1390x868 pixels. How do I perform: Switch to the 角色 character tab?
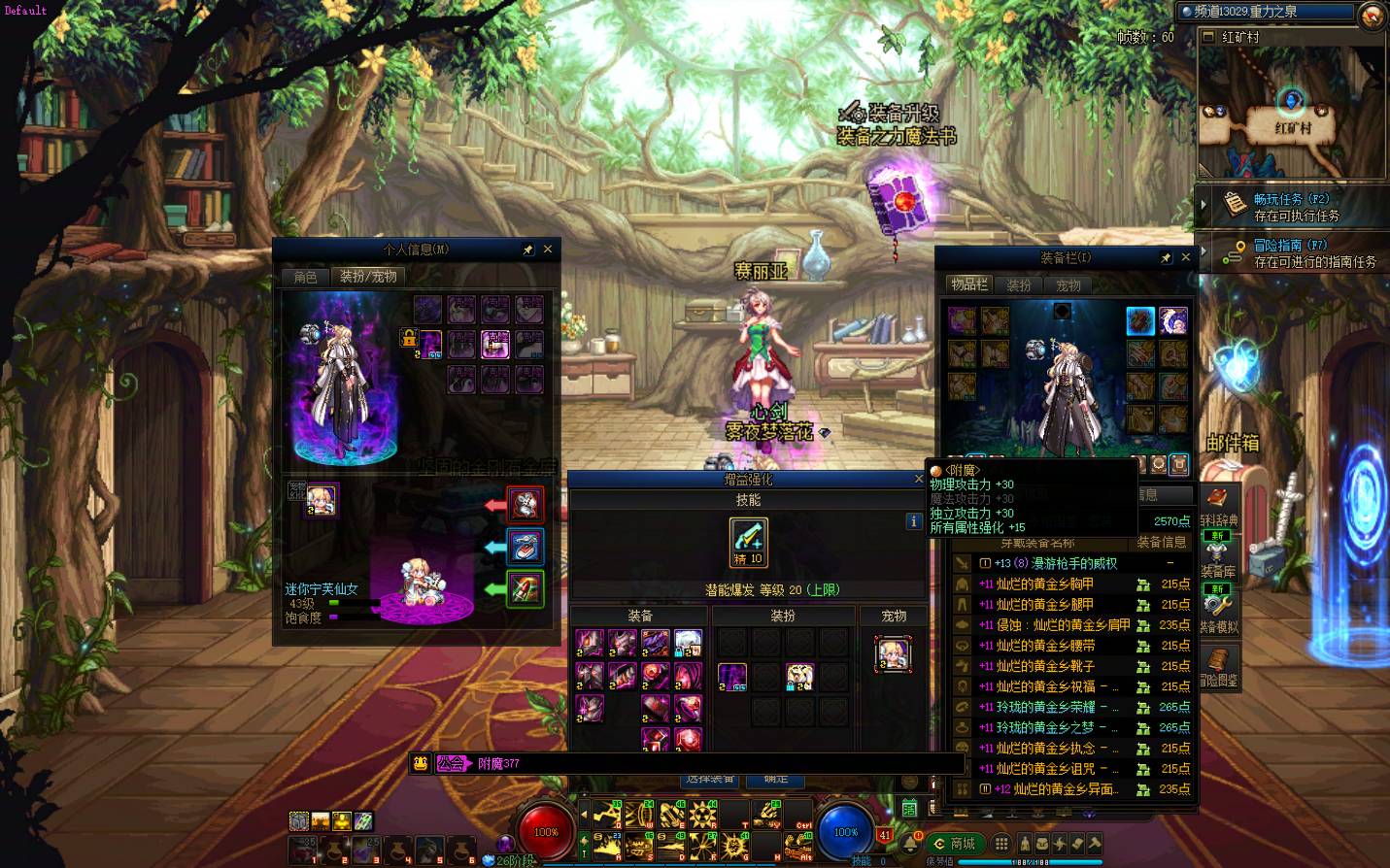(305, 277)
